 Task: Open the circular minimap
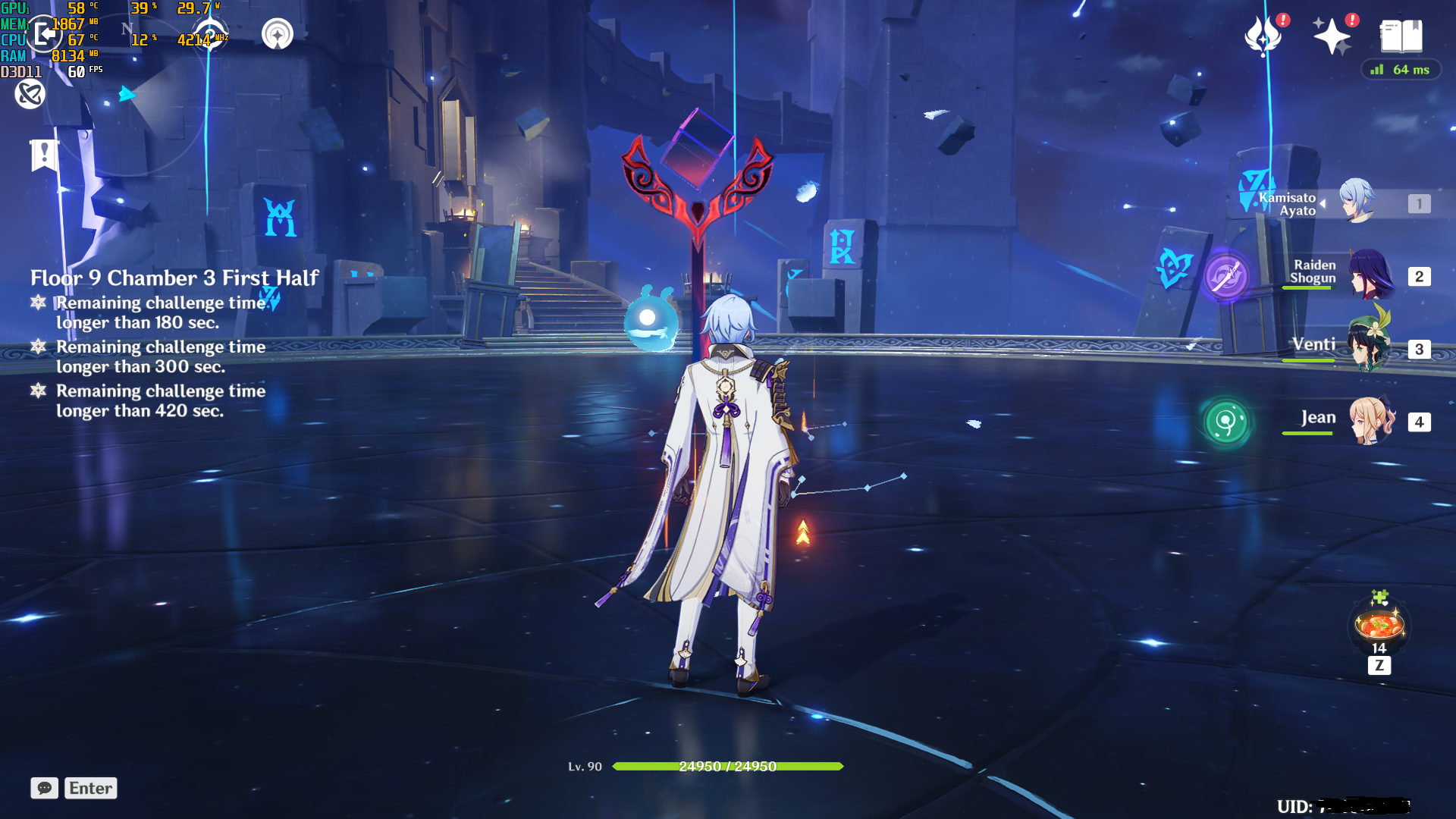[129, 99]
